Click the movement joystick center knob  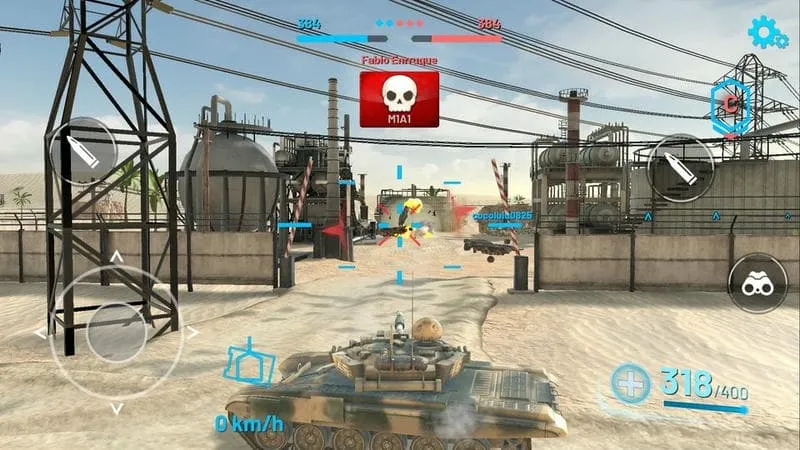(116, 332)
